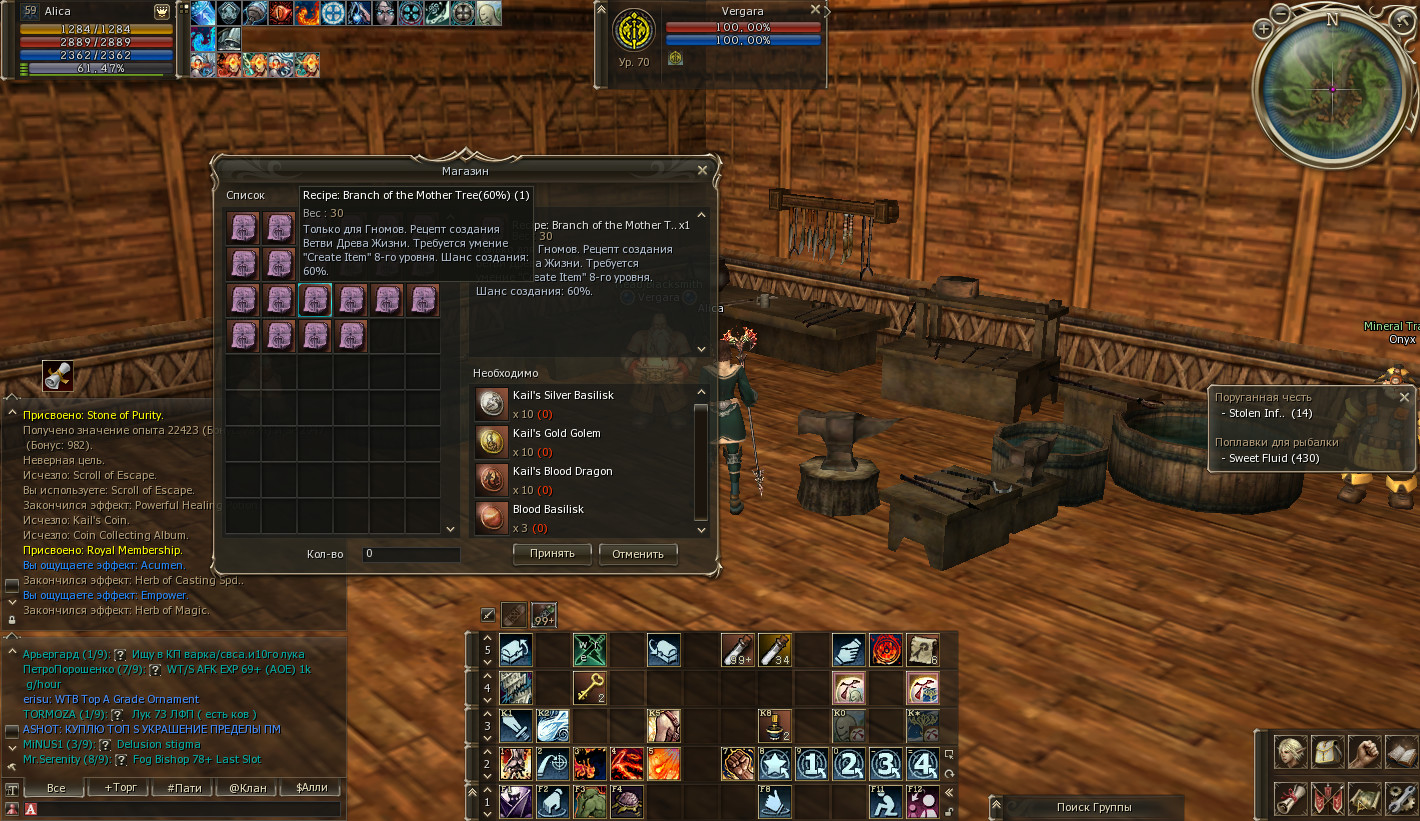Cancel the shop trade with Отменить
This screenshot has height=821, width=1420.
tap(638, 554)
